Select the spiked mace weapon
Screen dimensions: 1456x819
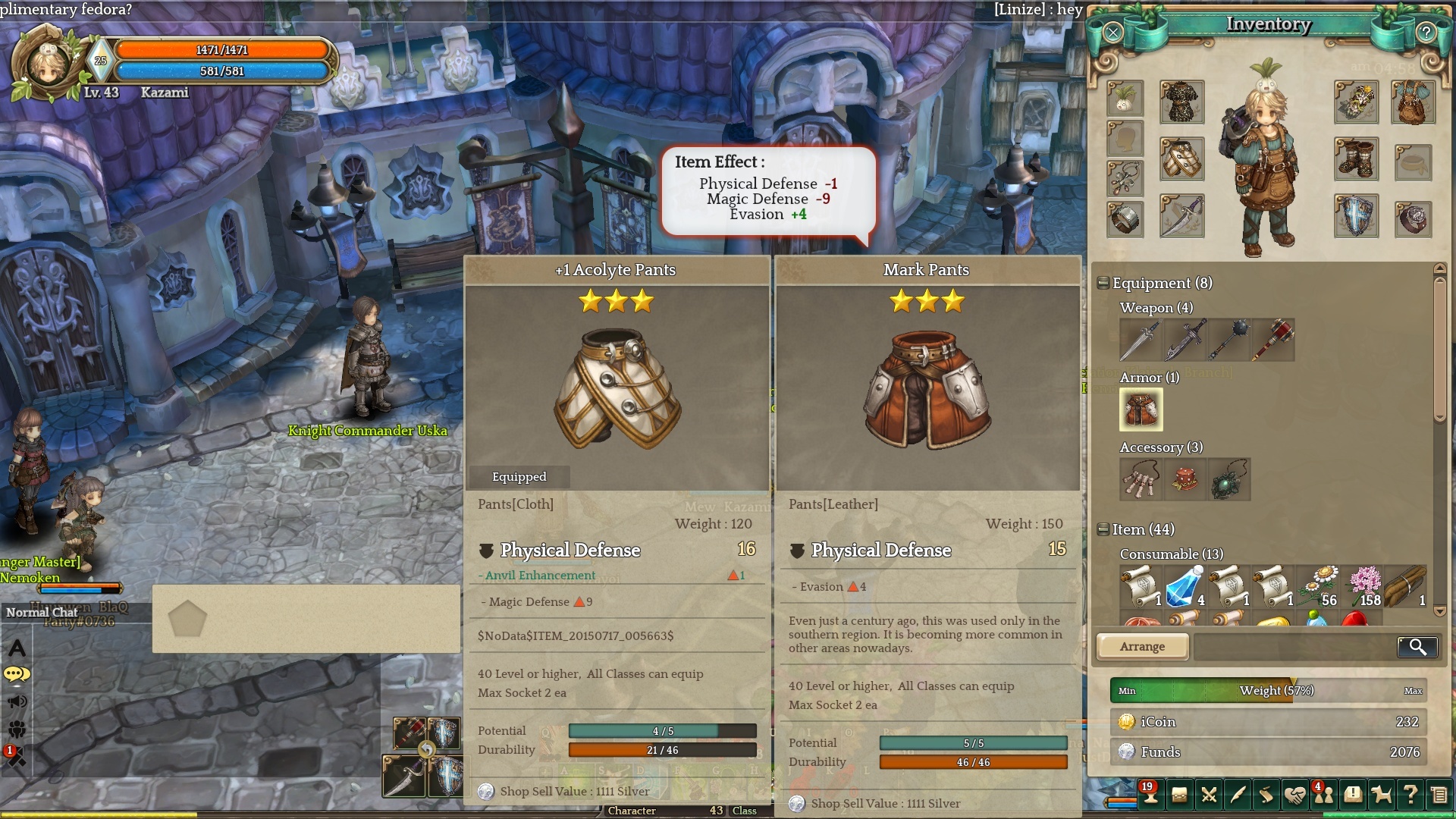[1228, 340]
